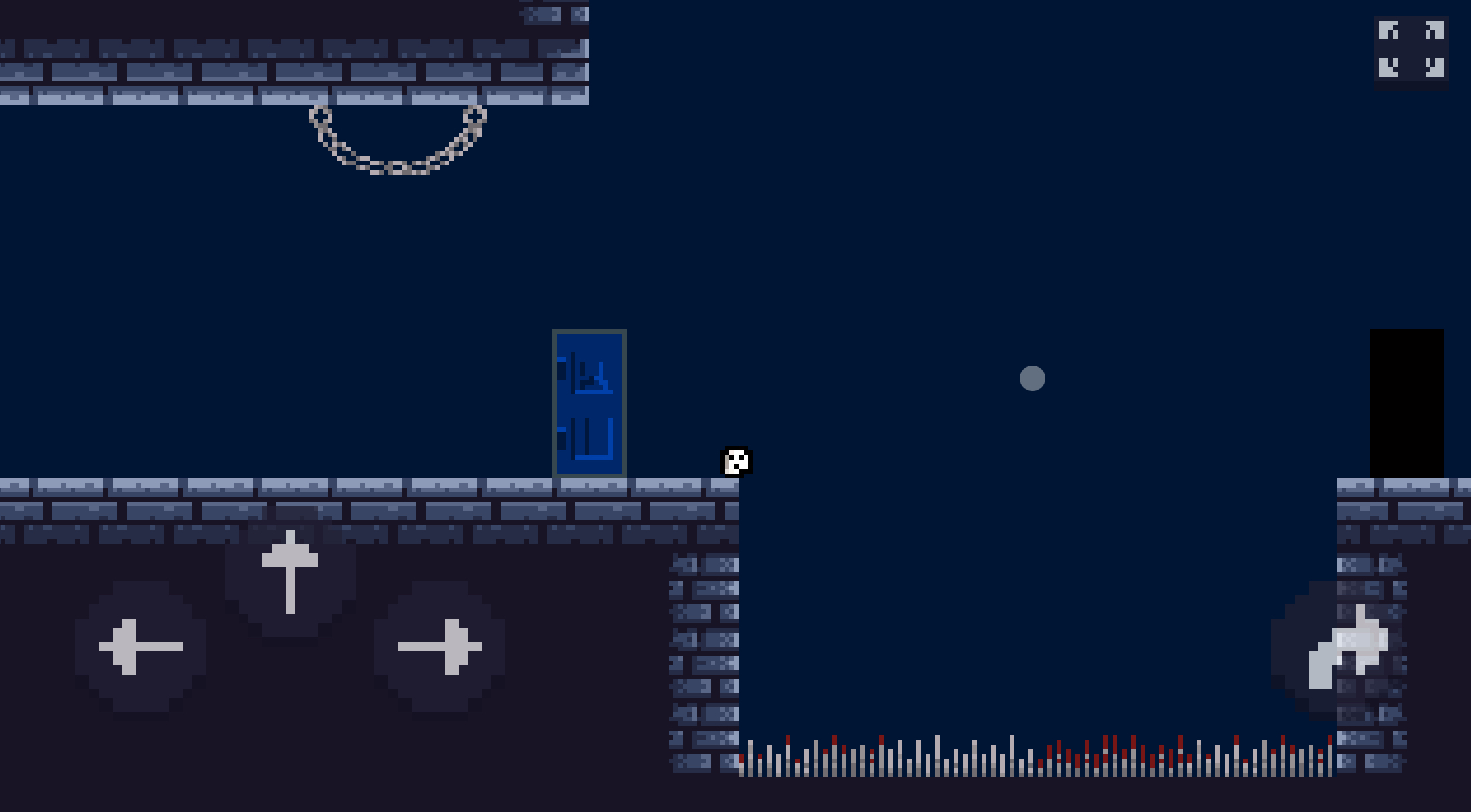1471x812 pixels.
Task: Toggle fullscreen mode via the corner-arrows control
Action: point(1412,48)
